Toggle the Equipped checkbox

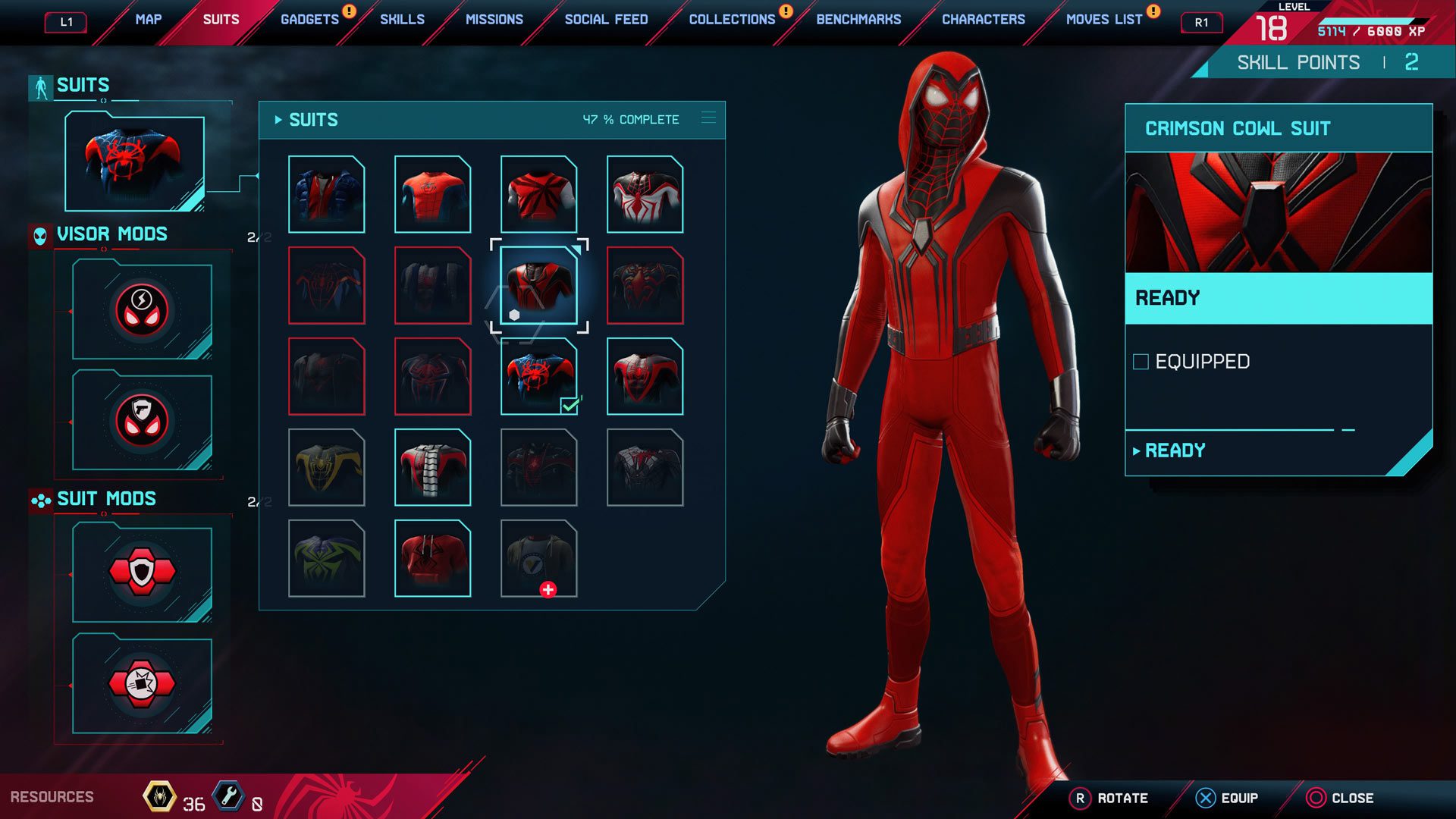(1141, 362)
